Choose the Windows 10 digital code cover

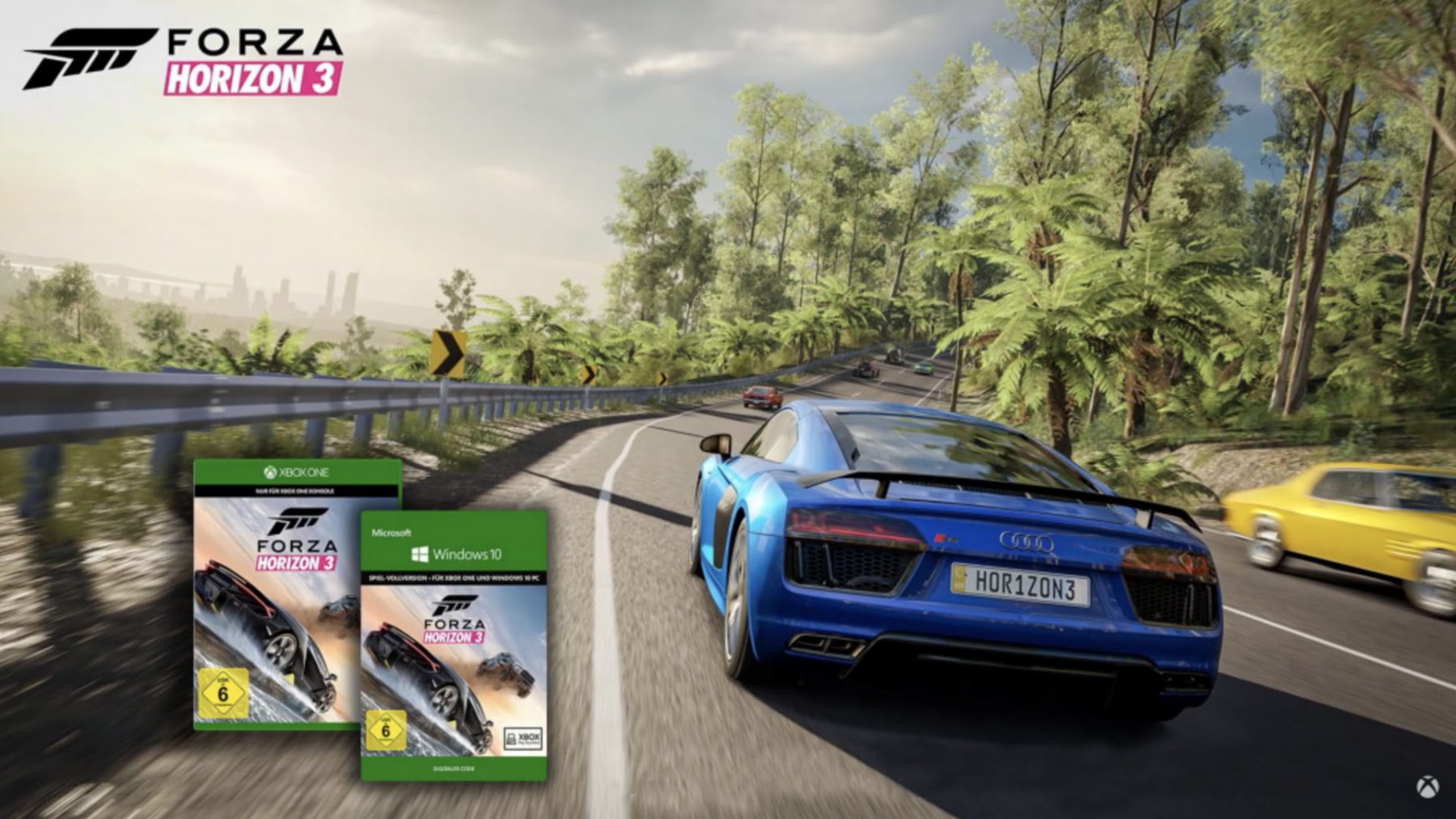(454, 645)
